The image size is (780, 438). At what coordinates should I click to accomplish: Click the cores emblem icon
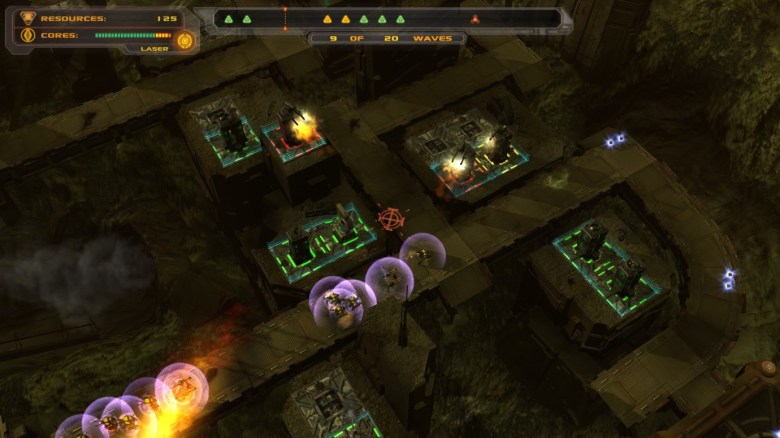point(27,35)
